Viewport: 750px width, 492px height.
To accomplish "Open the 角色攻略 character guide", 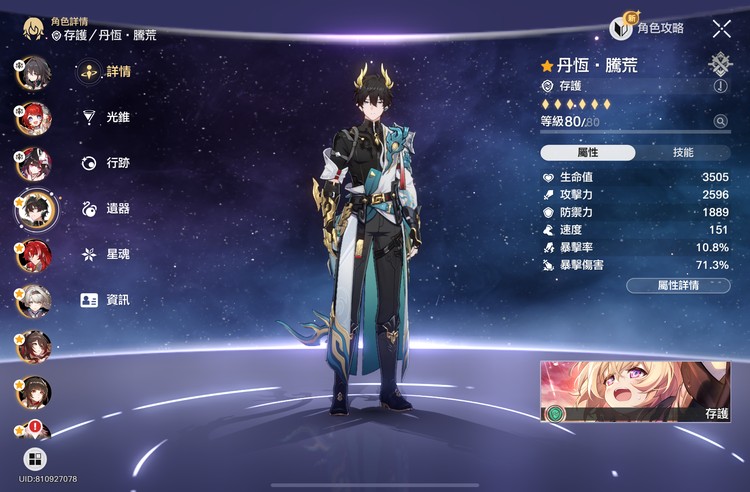I will click(651, 28).
